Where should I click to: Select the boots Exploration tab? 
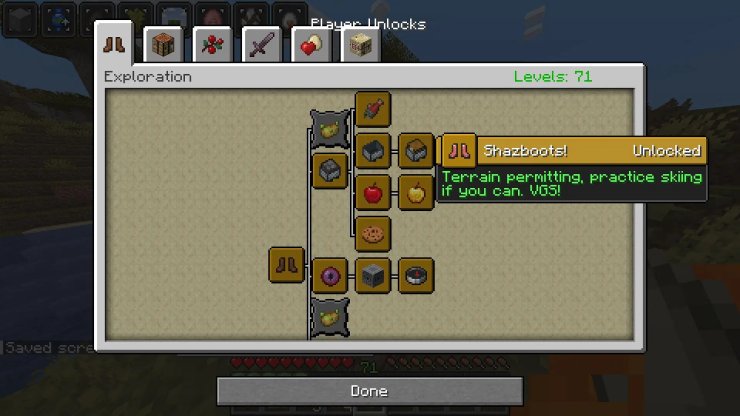coord(114,45)
